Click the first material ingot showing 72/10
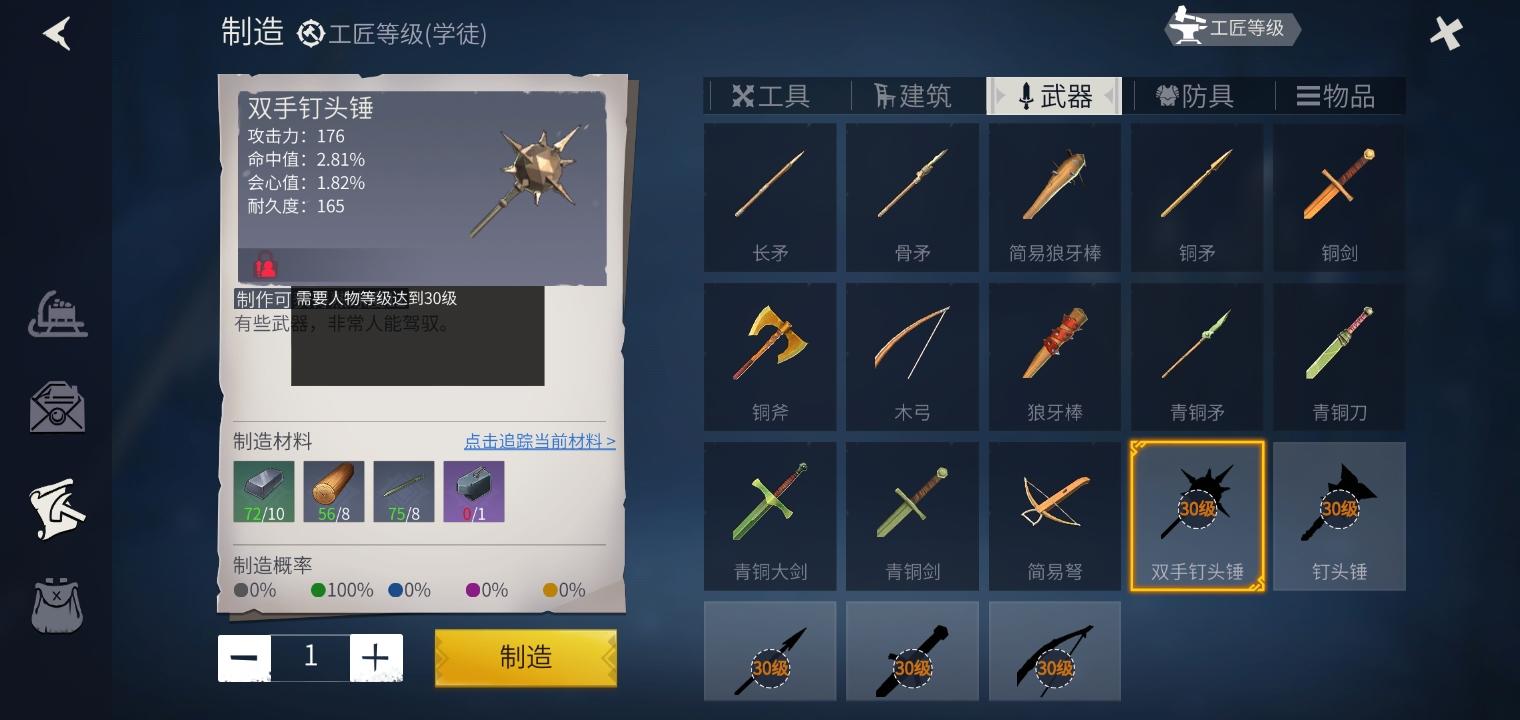Image resolution: width=1520 pixels, height=720 pixels. (264, 490)
